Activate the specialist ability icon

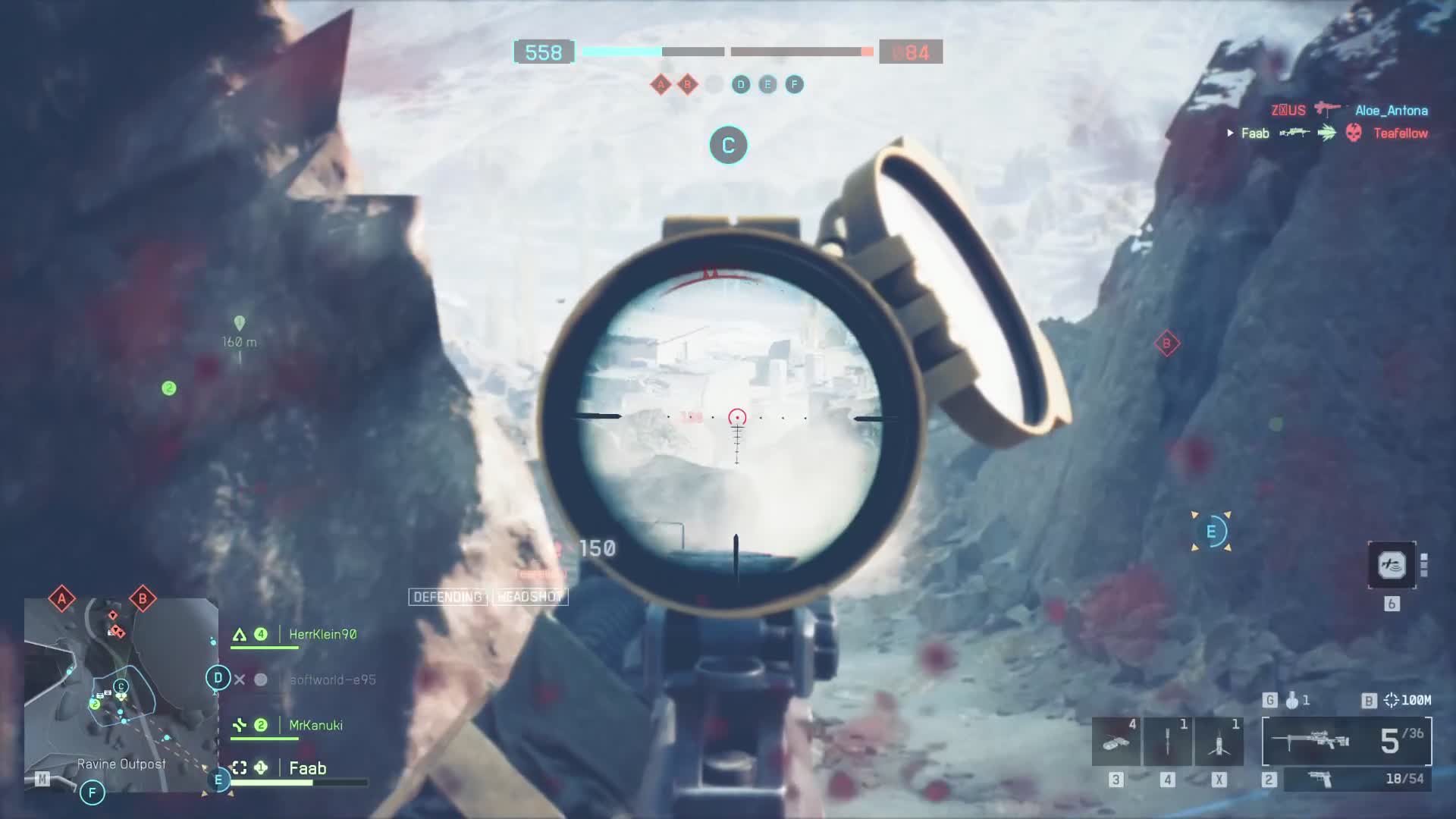(1392, 565)
